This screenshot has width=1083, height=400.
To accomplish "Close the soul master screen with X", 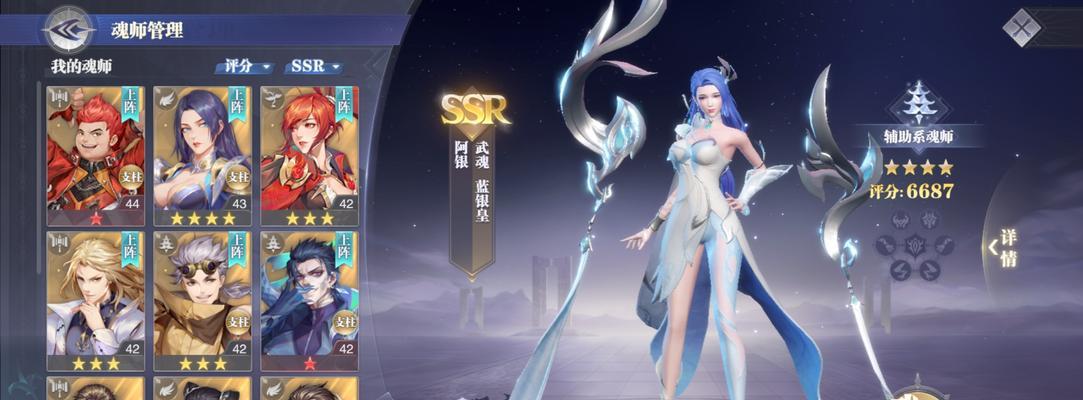I will tap(1022, 28).
